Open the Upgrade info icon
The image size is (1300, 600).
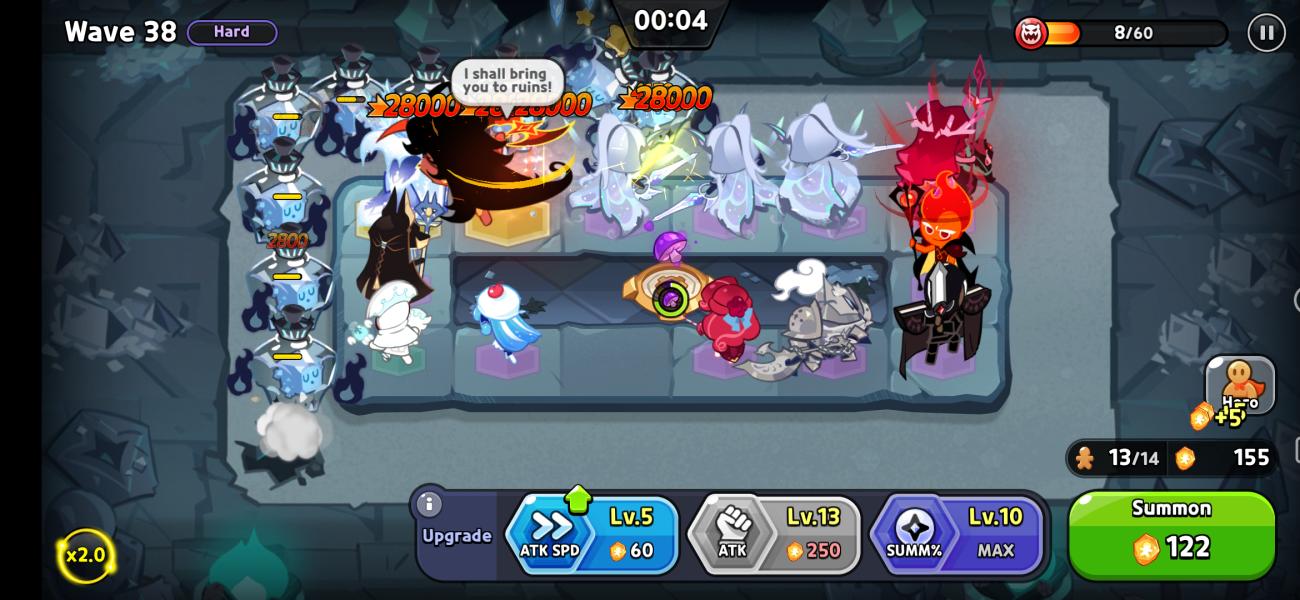(429, 504)
